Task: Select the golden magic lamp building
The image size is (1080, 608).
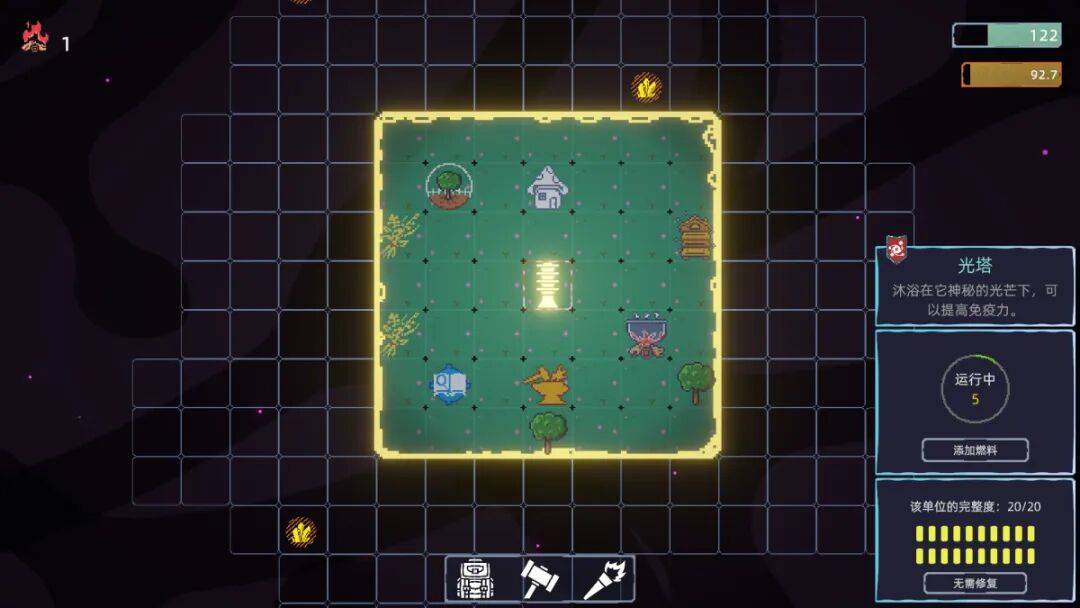Action: 546,384
